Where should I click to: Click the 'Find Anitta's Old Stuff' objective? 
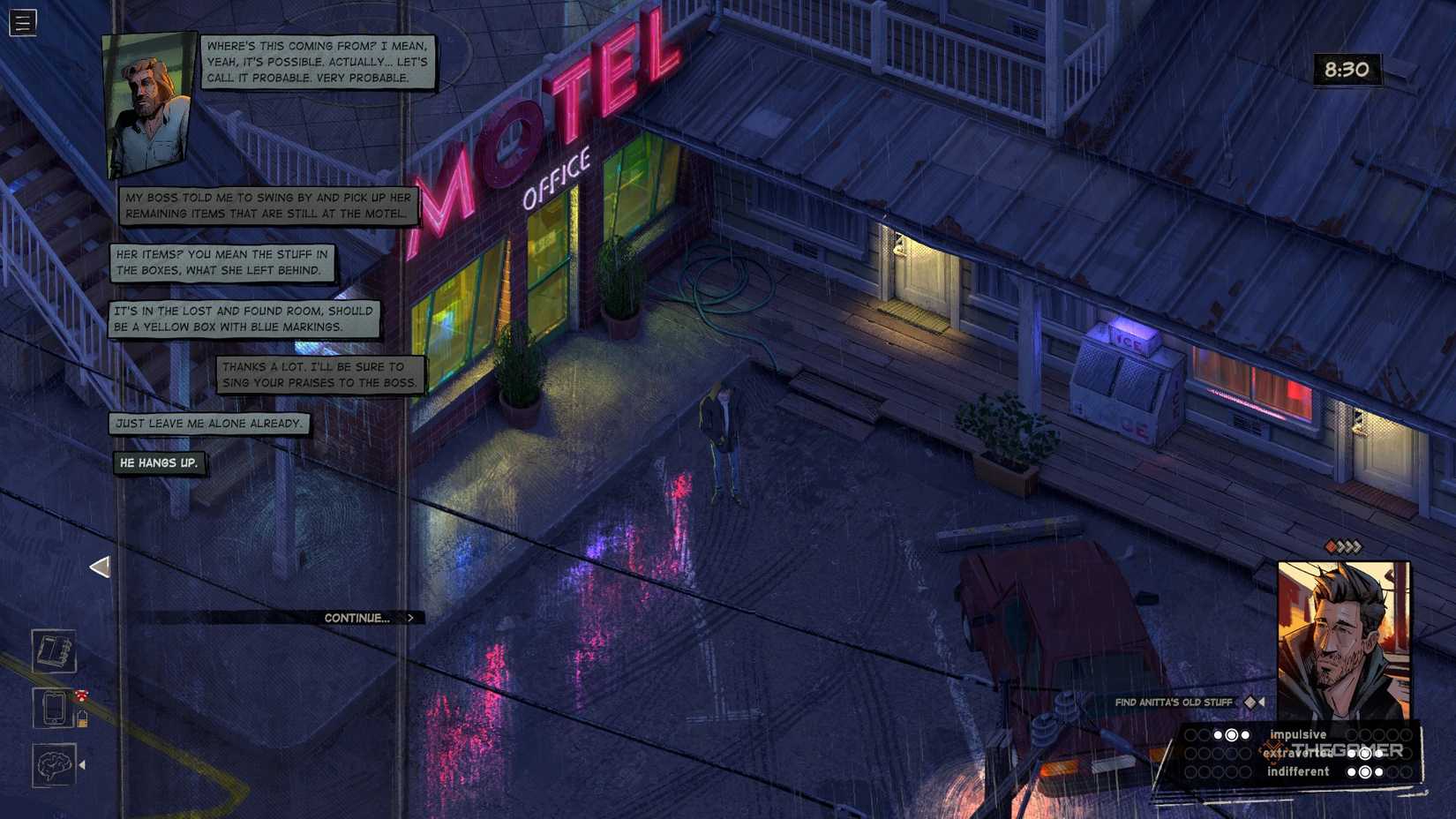(x=1174, y=703)
